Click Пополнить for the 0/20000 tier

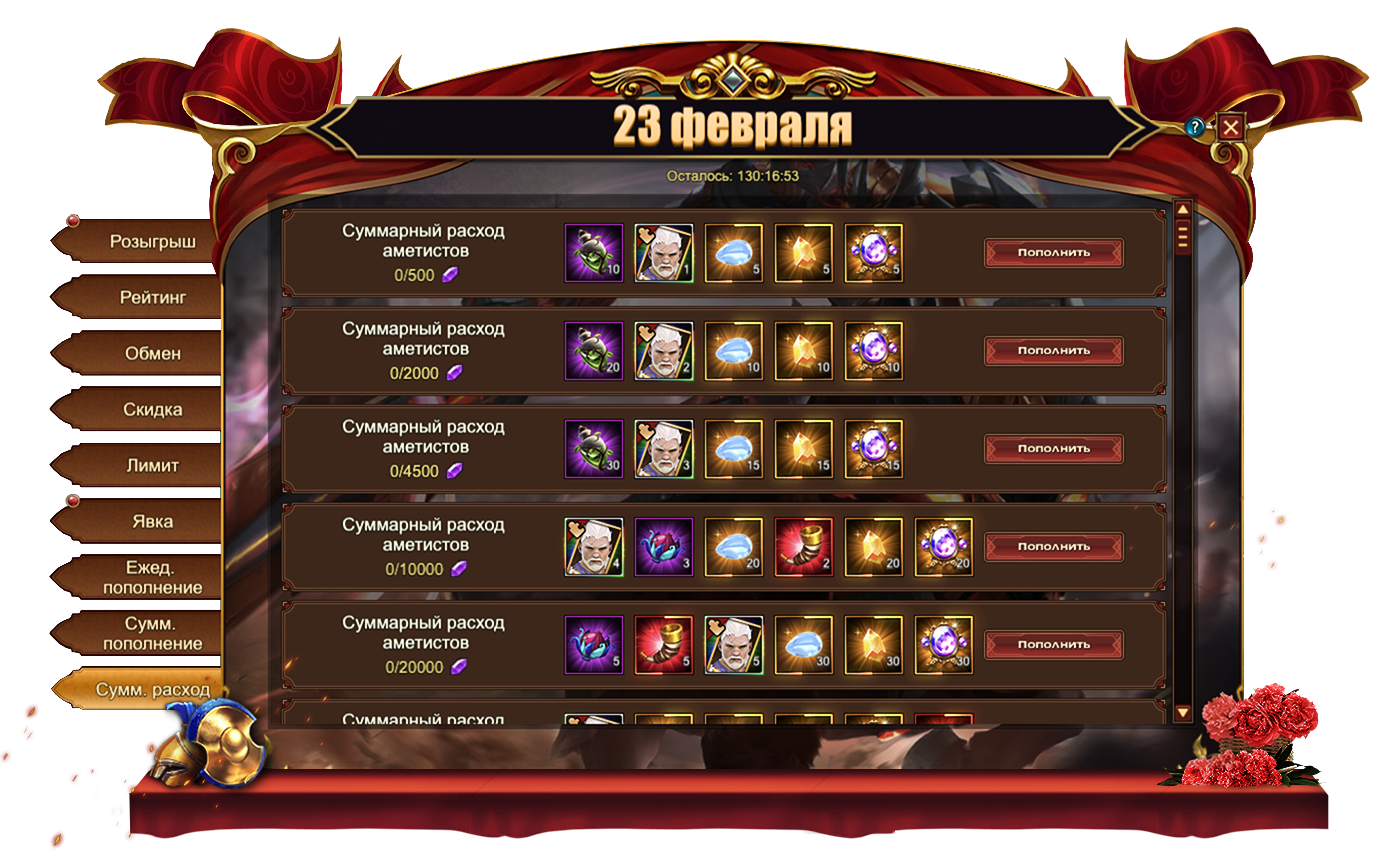[1053, 644]
